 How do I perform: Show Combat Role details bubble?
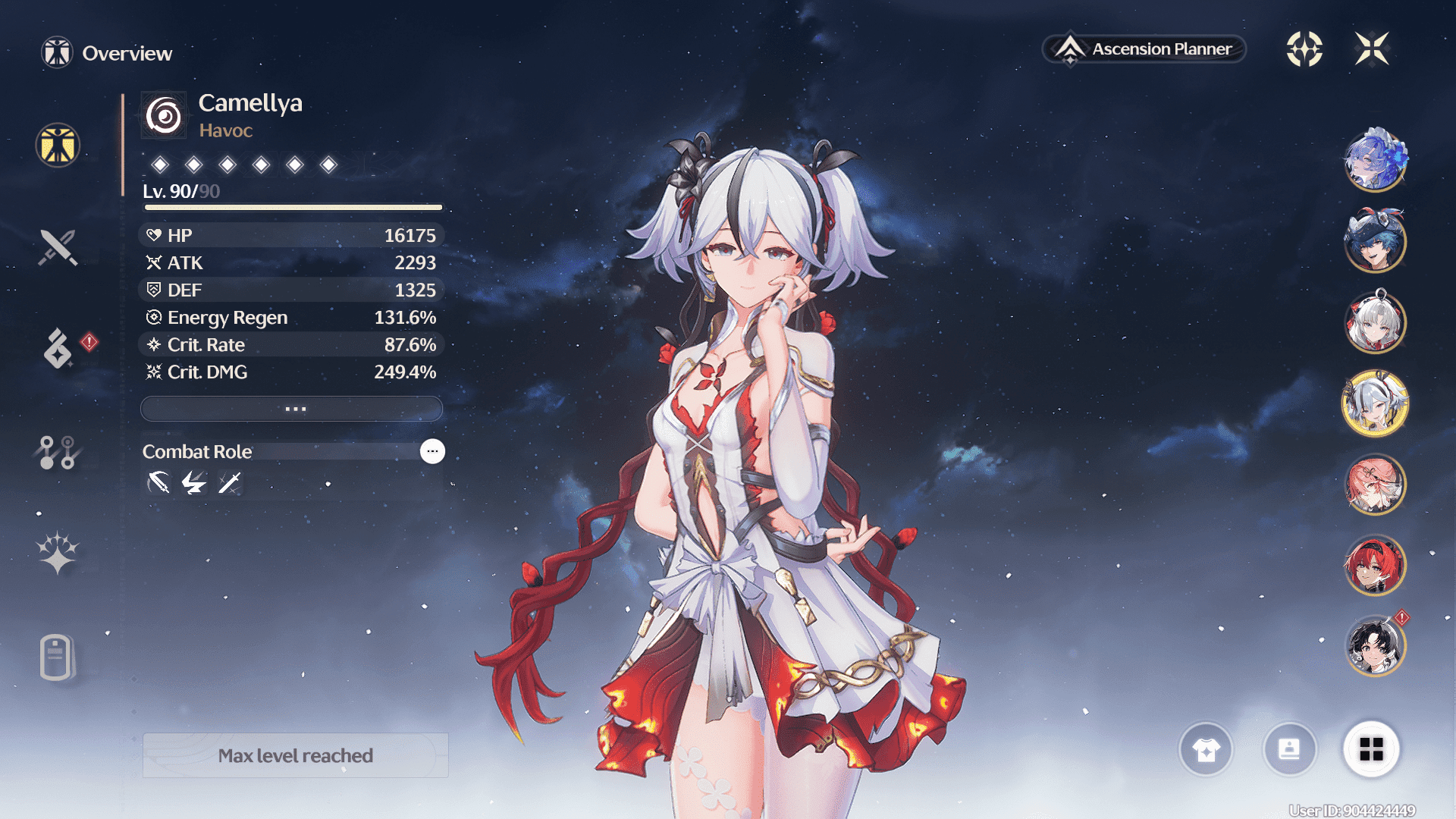click(x=432, y=451)
